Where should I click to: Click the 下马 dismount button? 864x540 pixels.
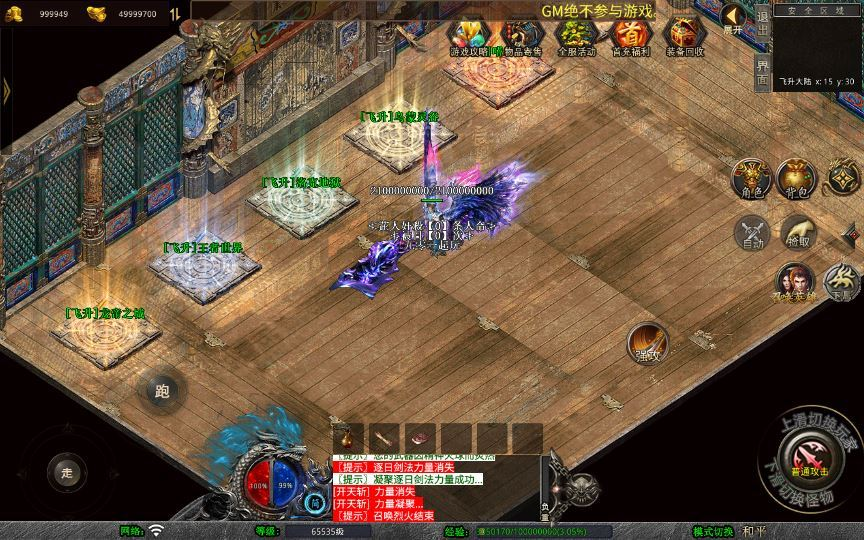842,283
